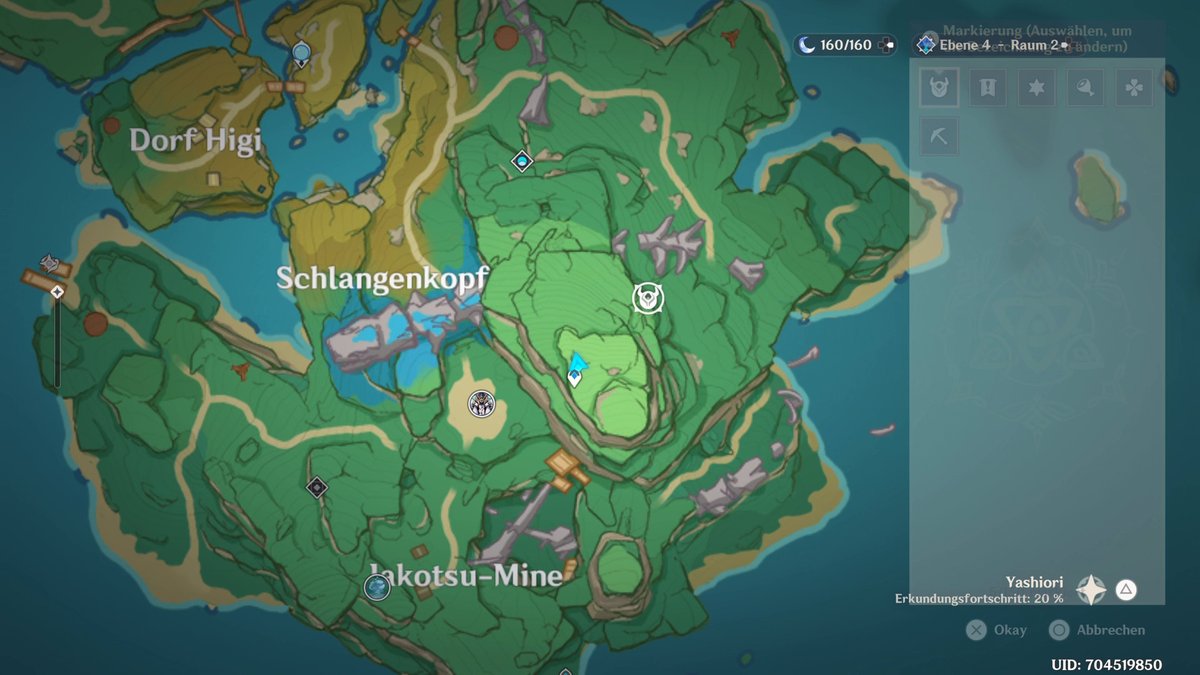Choose the exclamation banner marker icon
Viewport: 1200px width, 675px height.
click(988, 87)
